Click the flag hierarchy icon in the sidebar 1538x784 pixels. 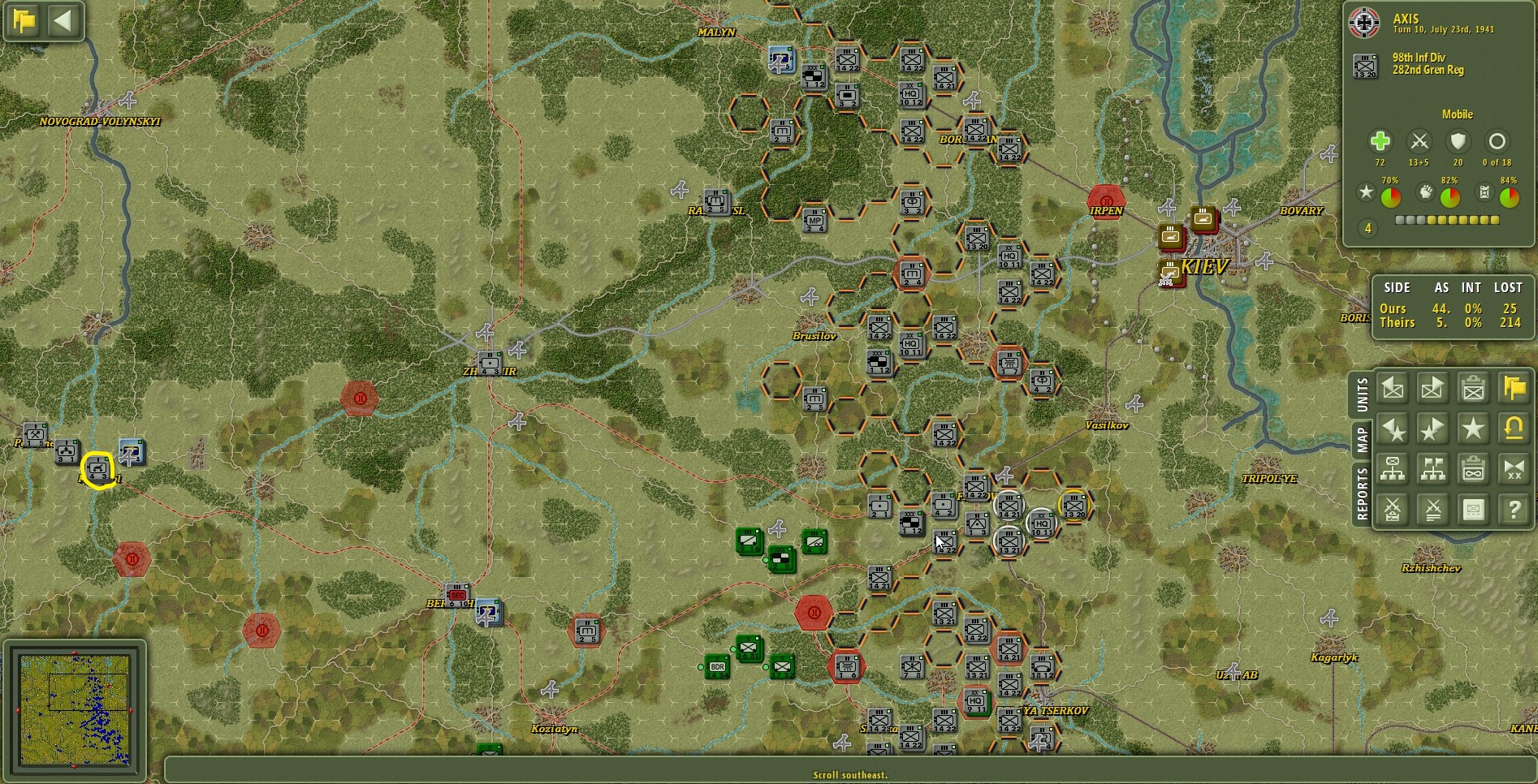[x=1432, y=468]
